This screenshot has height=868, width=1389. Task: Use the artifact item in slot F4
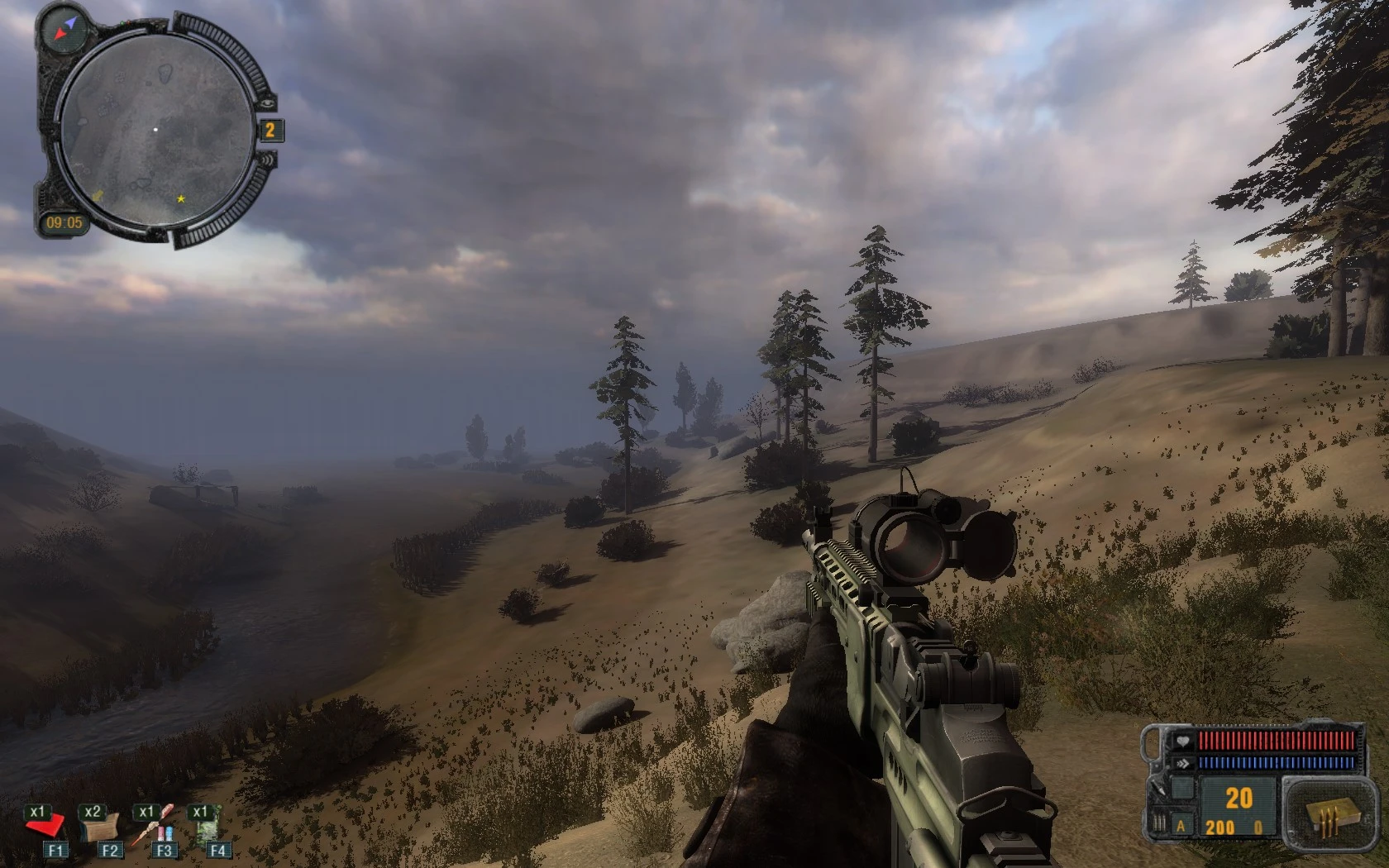tap(207, 829)
